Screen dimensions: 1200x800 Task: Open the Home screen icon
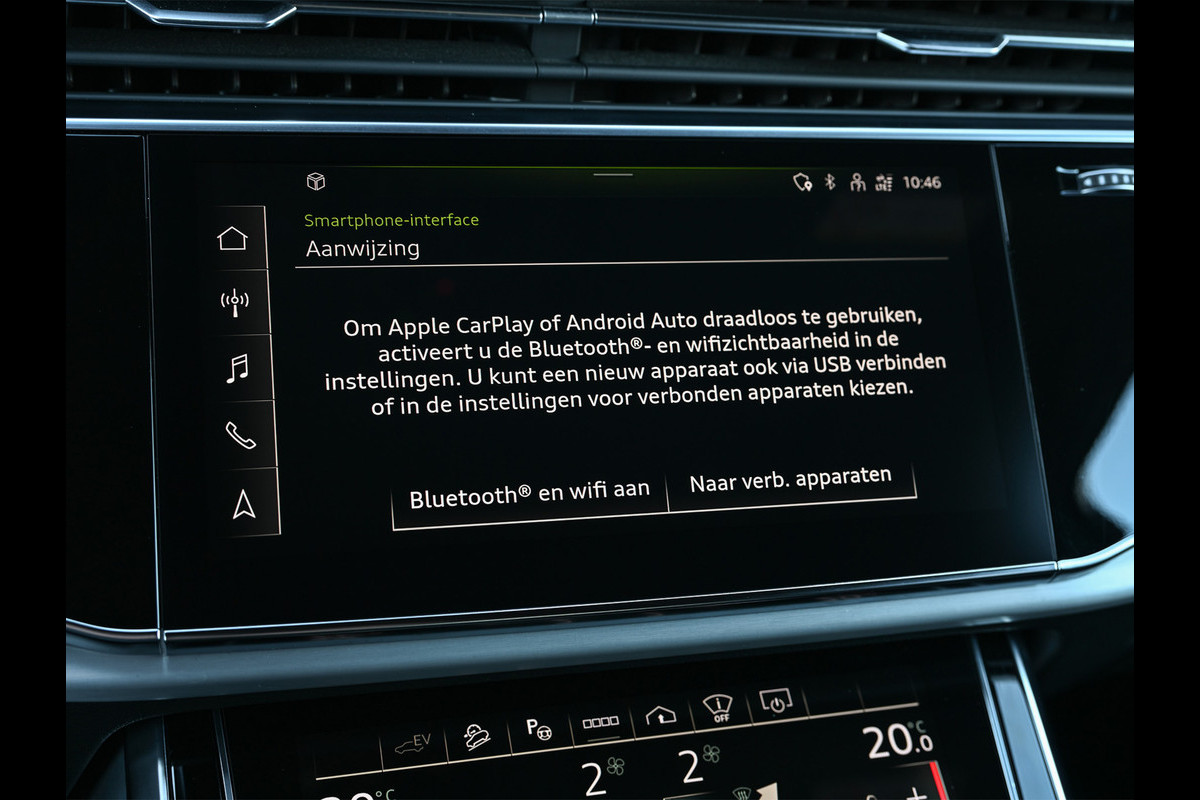coord(232,238)
